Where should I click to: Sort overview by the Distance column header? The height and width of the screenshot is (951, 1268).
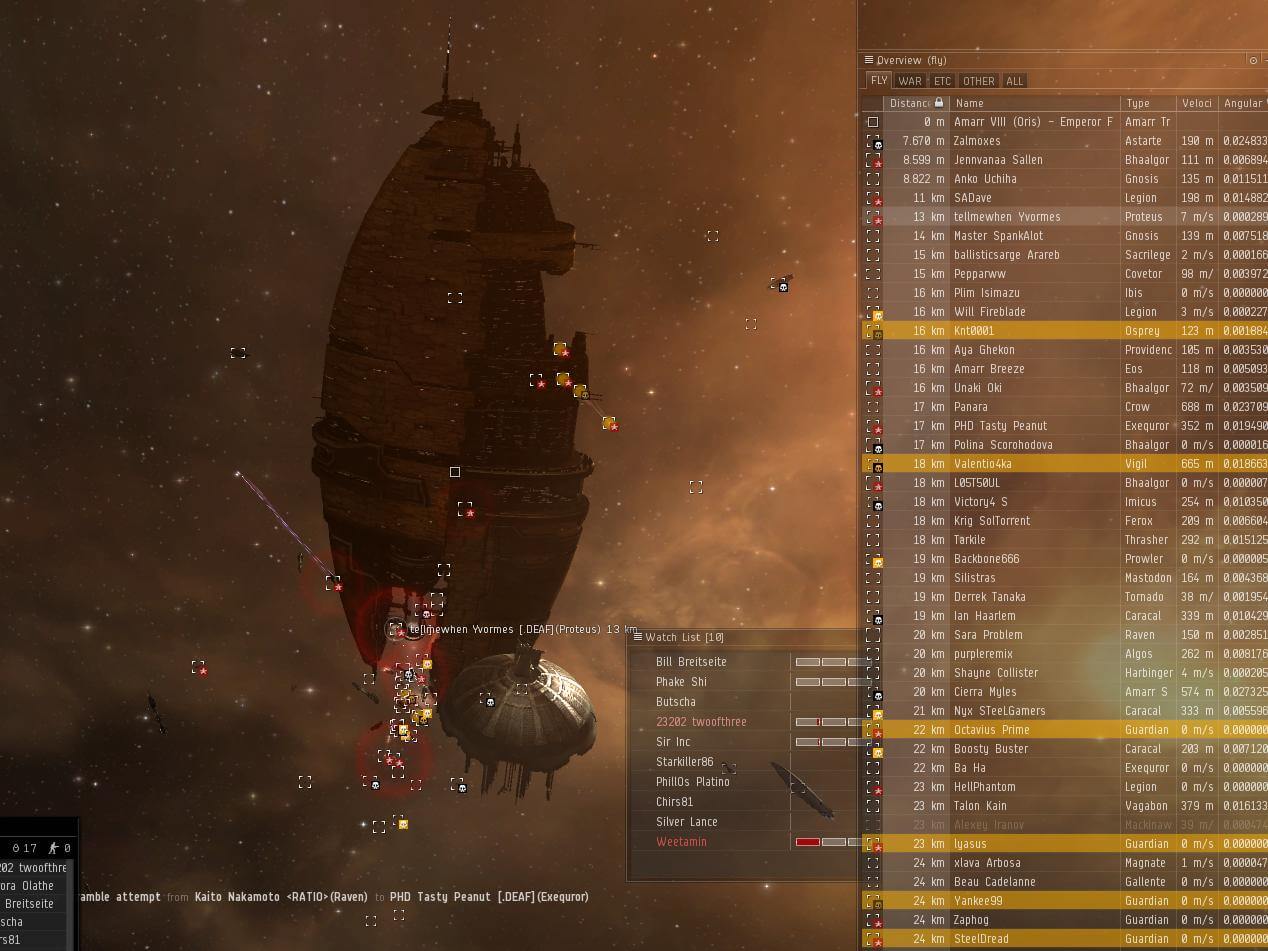click(x=910, y=103)
